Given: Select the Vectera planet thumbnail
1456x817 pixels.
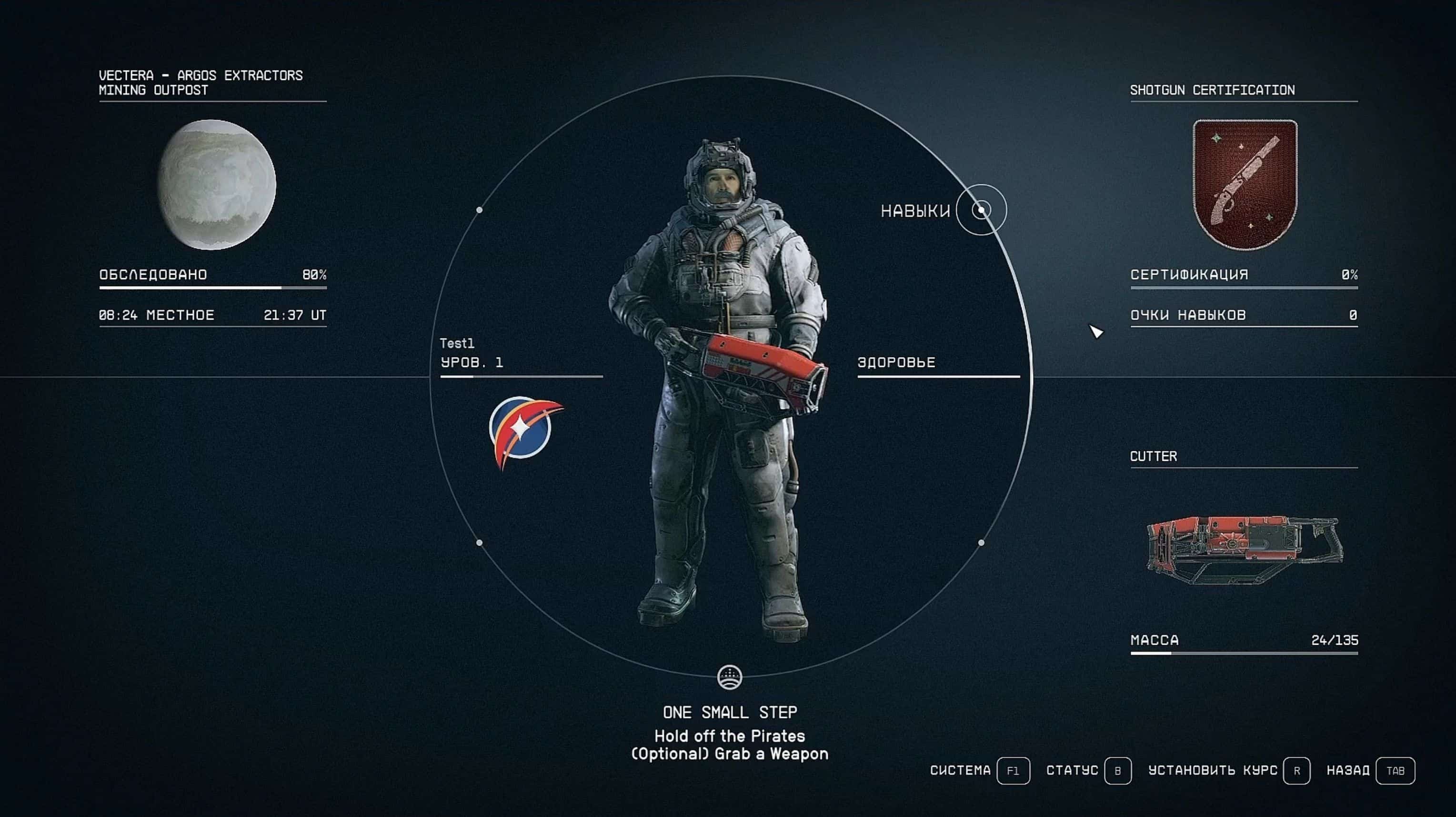Looking at the screenshot, I should pos(217,185).
